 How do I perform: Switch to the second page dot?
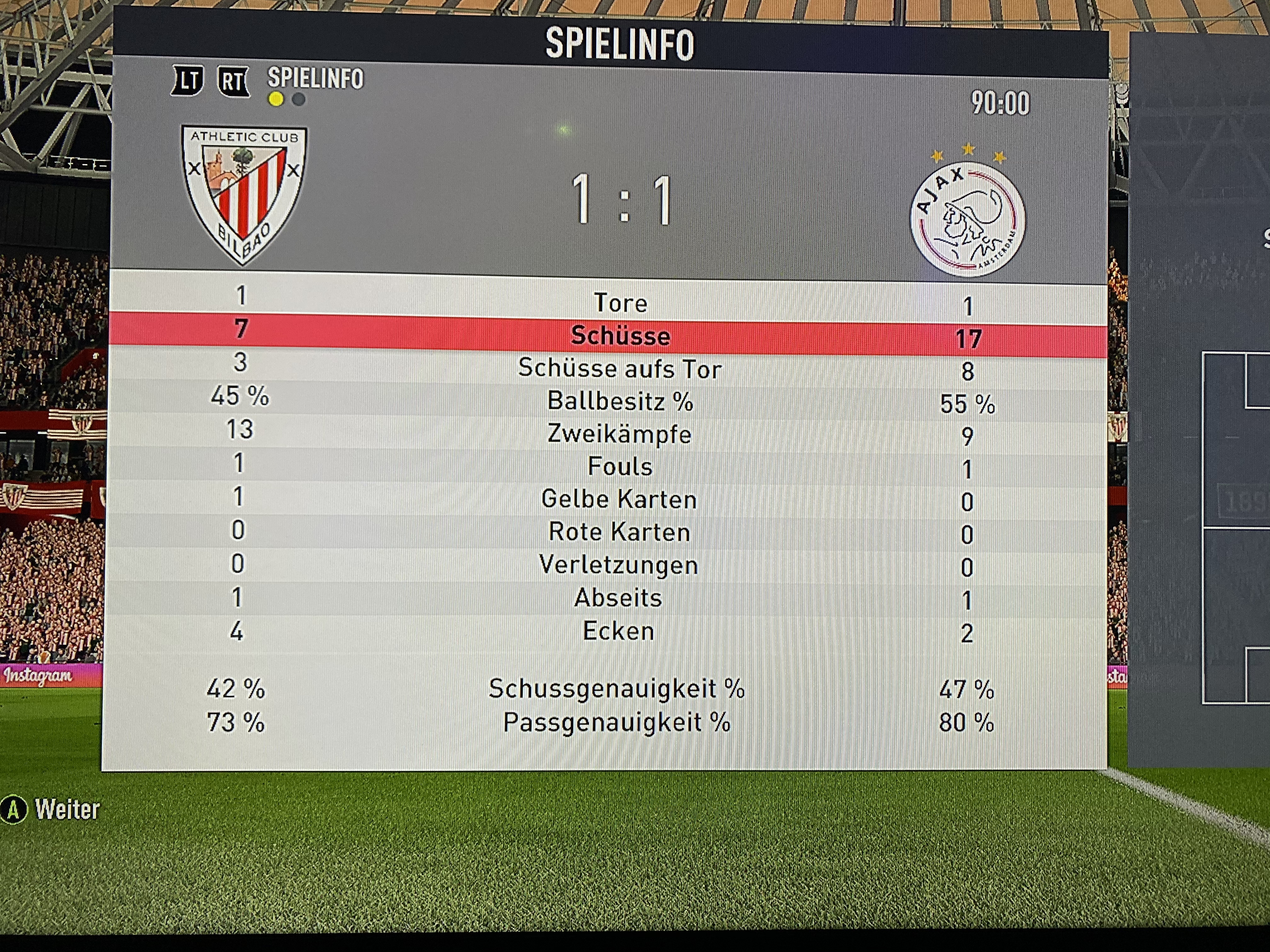299,100
